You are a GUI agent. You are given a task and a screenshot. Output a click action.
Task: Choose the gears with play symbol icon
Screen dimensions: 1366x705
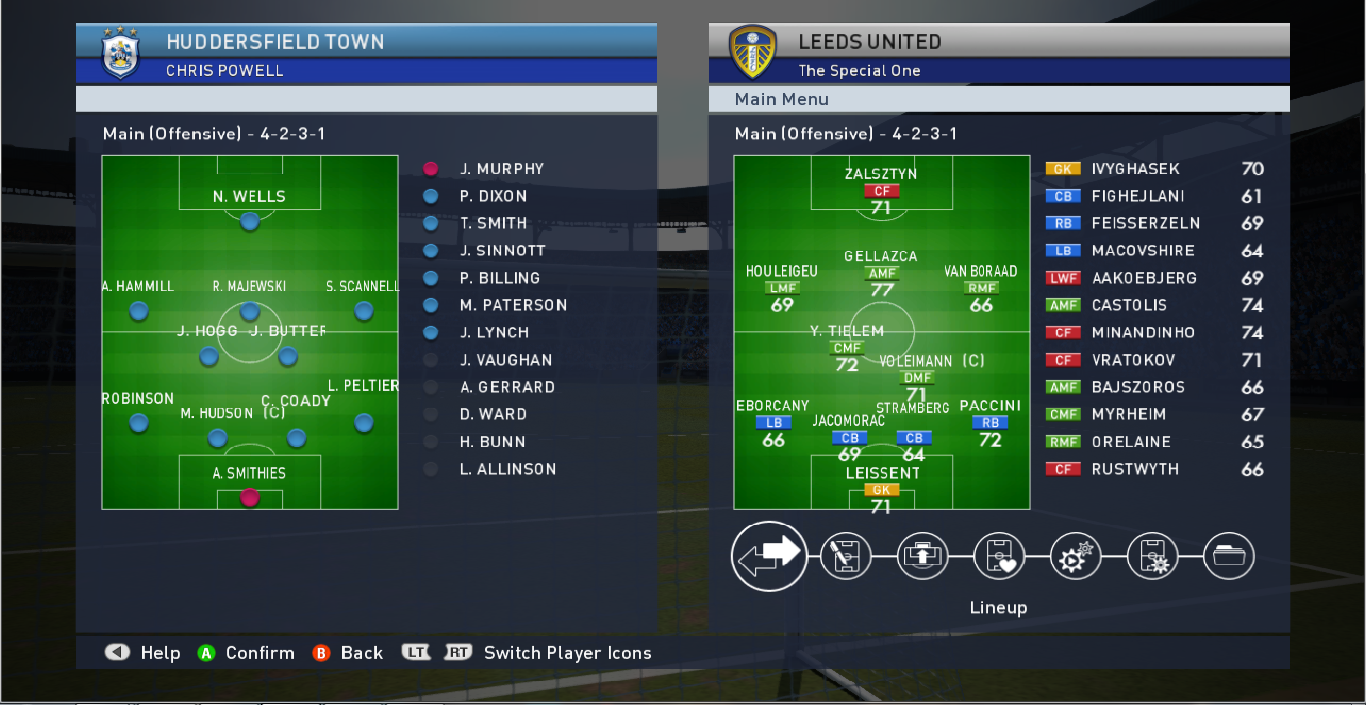[1075, 557]
